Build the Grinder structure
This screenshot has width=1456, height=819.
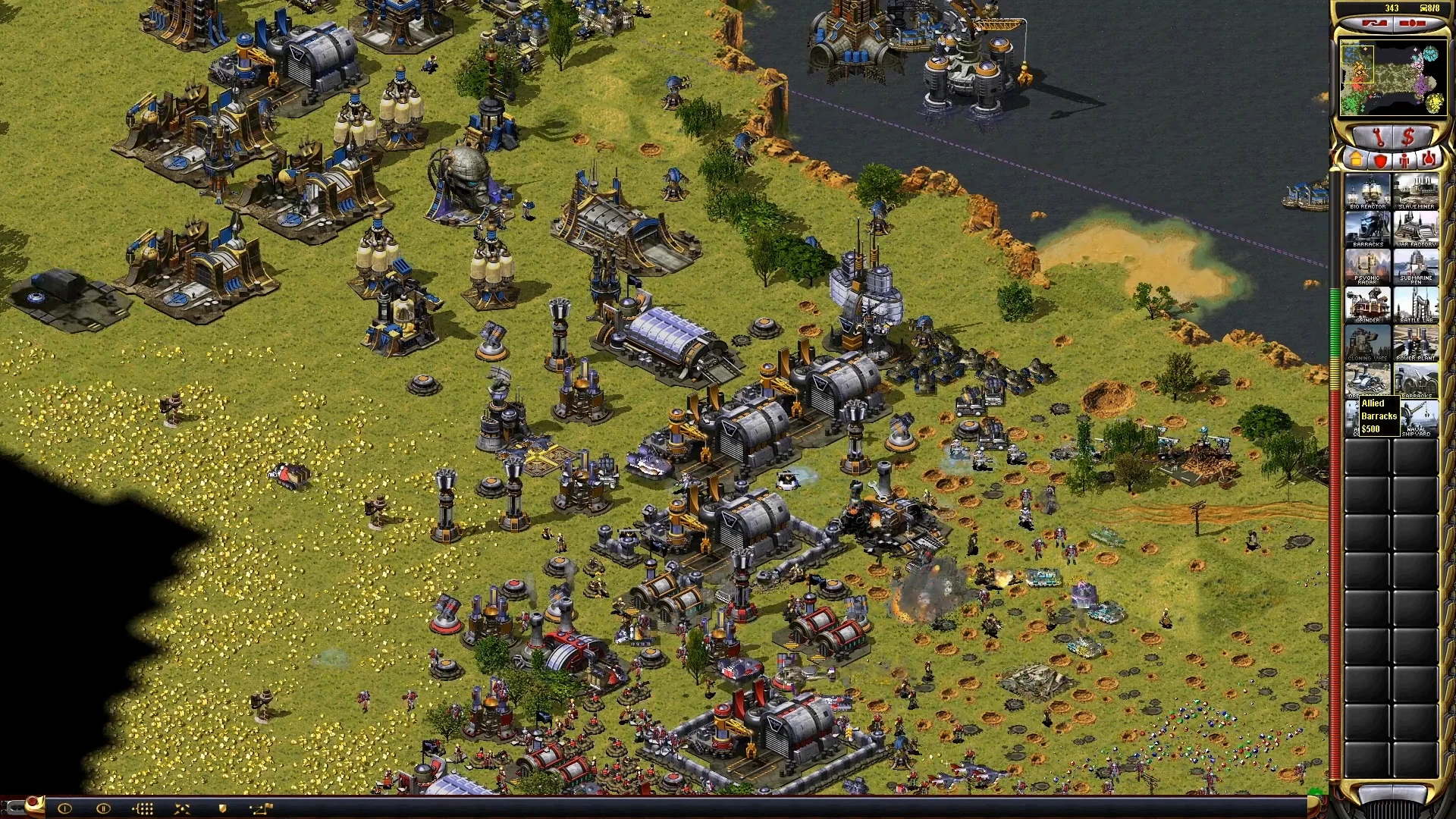(x=1367, y=306)
